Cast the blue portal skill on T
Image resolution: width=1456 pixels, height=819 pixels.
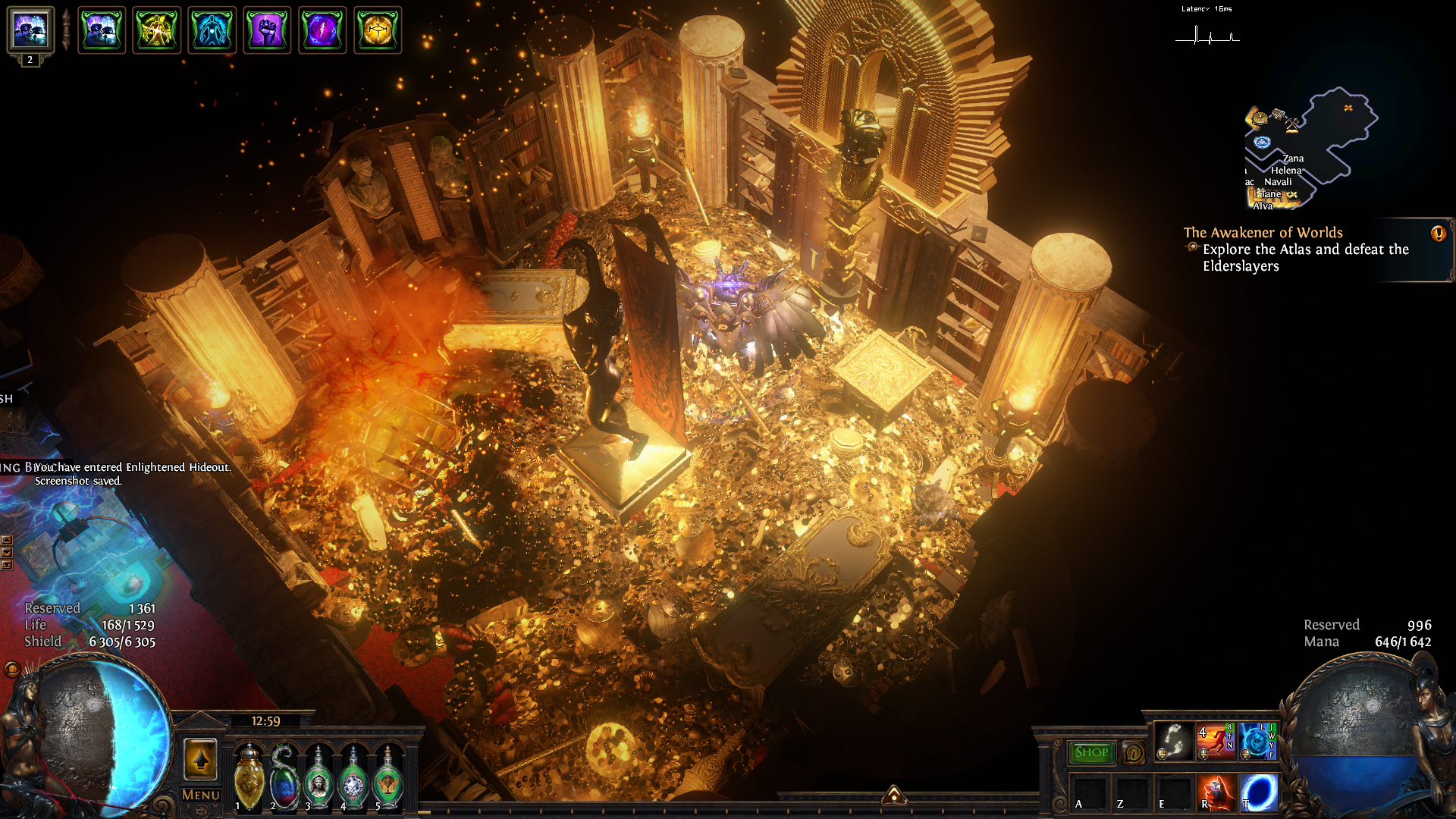point(1257,792)
